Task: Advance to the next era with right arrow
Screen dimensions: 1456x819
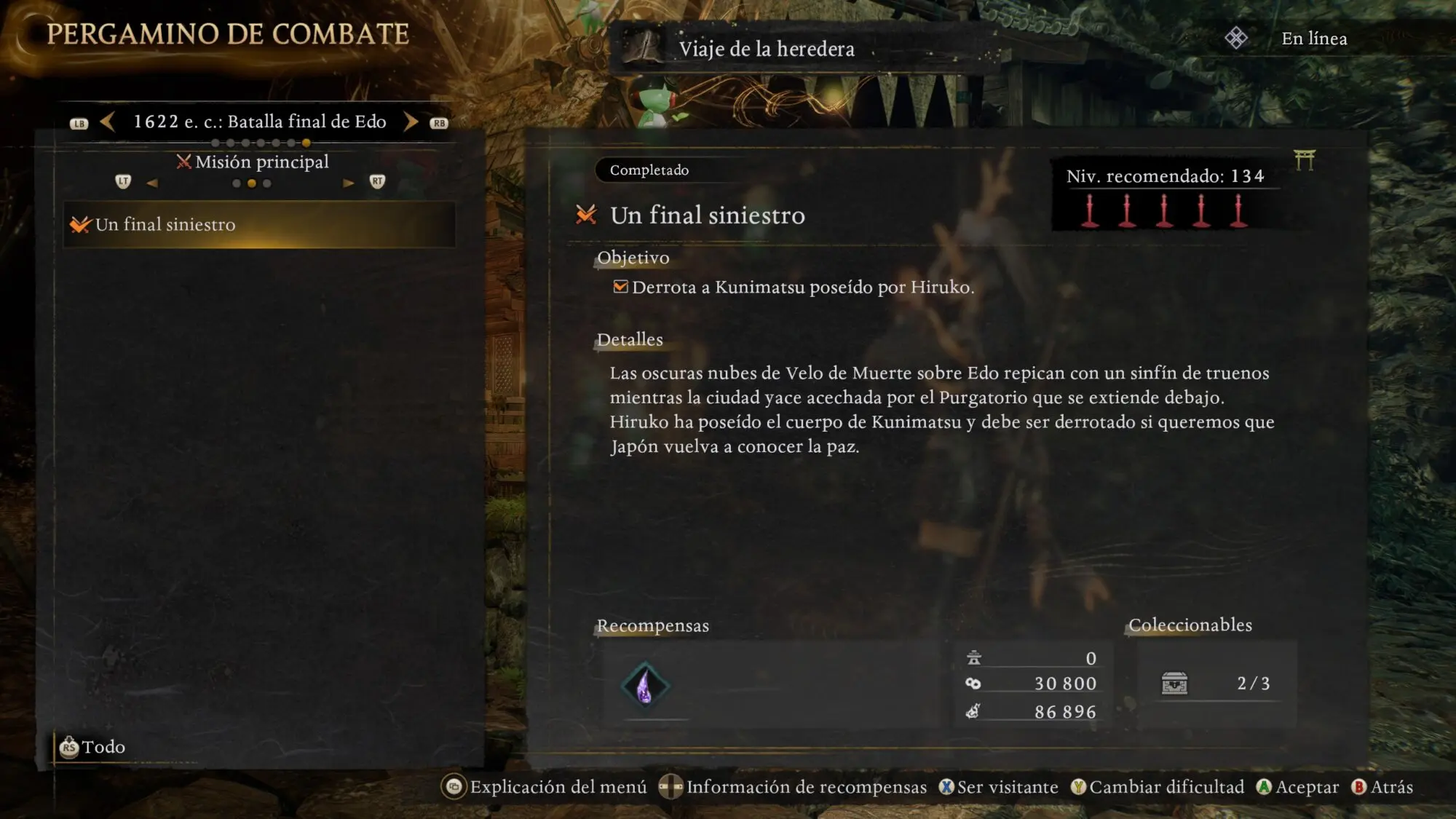Action: click(411, 122)
